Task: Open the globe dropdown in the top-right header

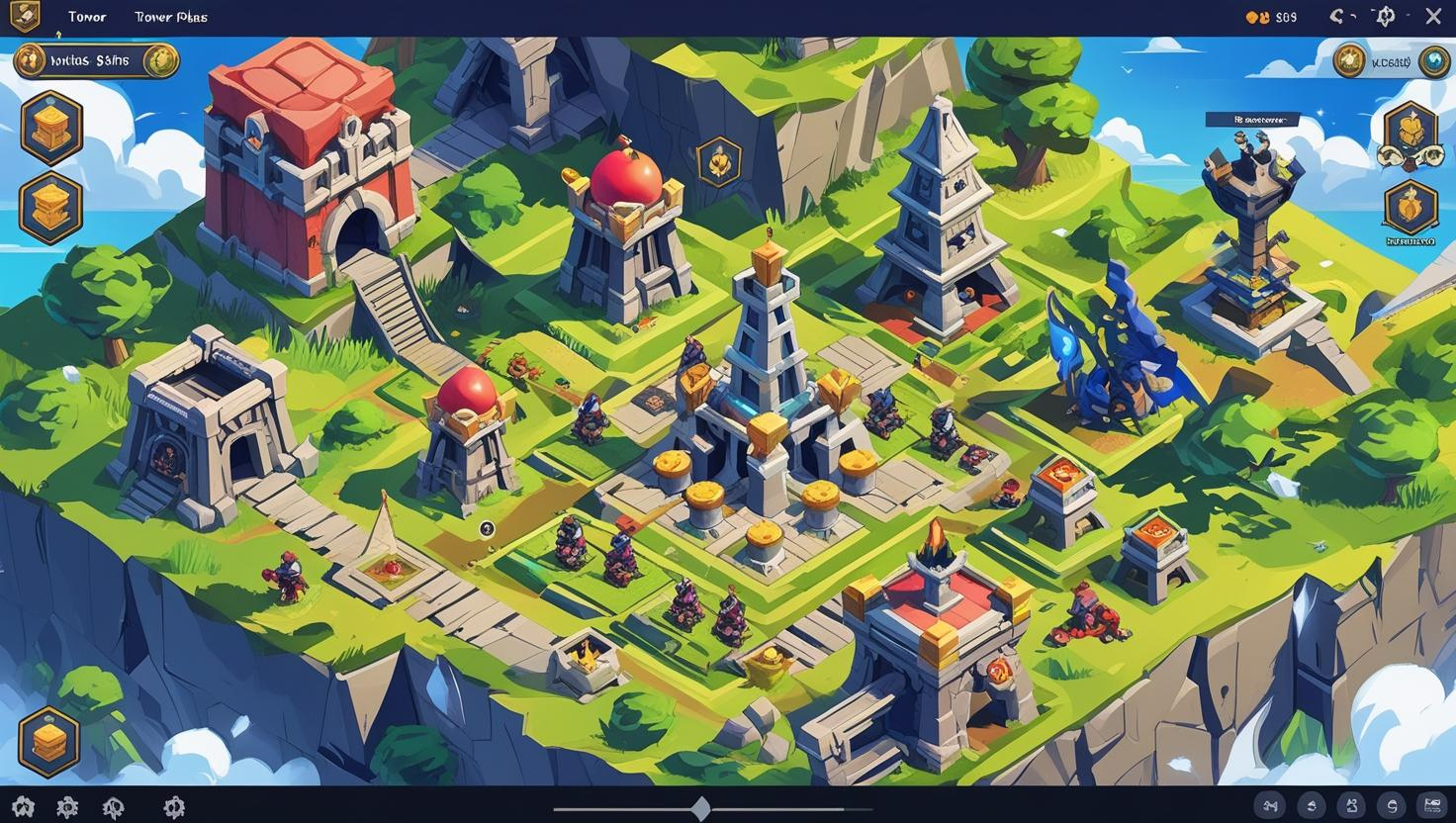Action: tap(1385, 16)
